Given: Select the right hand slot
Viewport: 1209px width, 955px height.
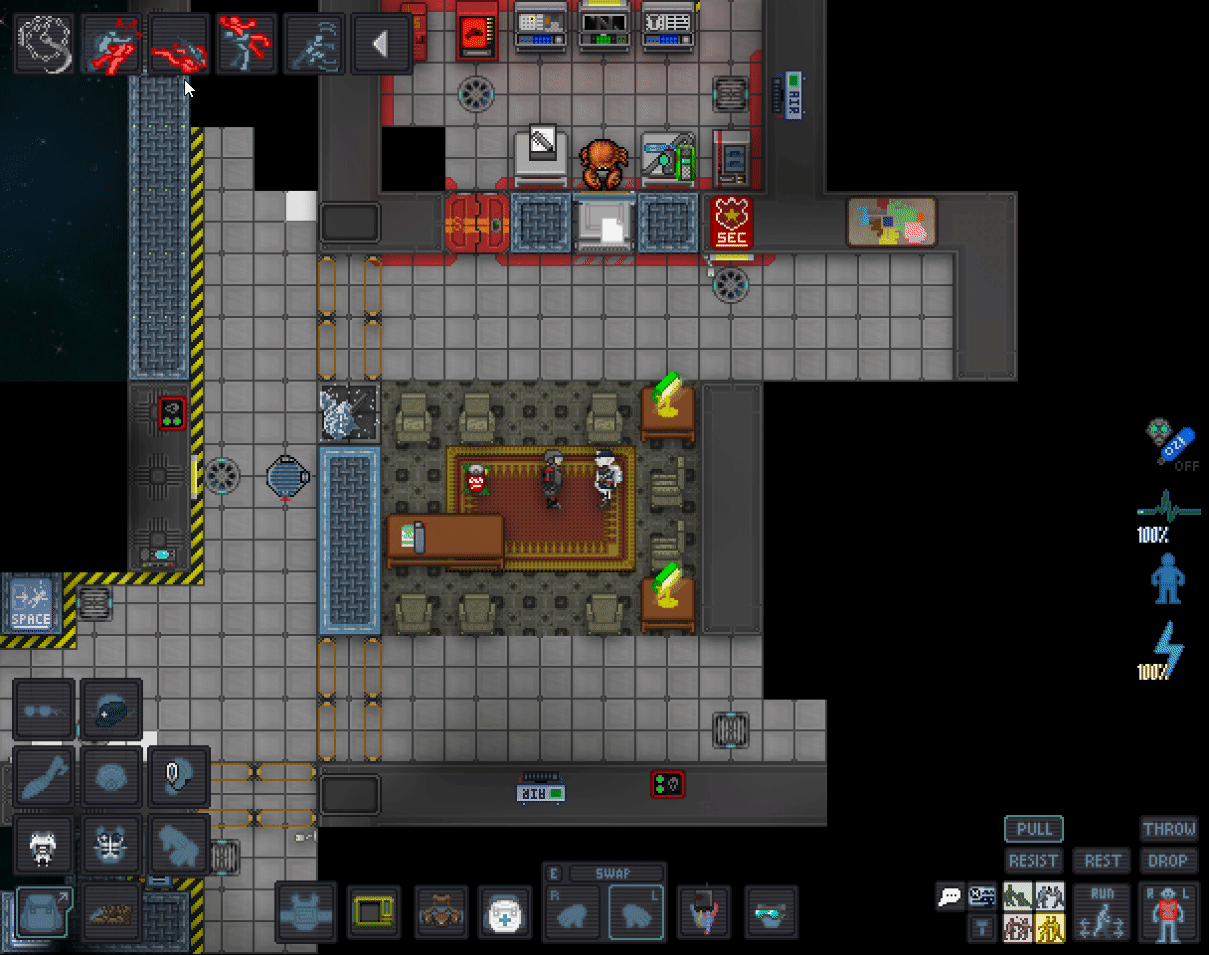Looking at the screenshot, I should coord(573,914).
